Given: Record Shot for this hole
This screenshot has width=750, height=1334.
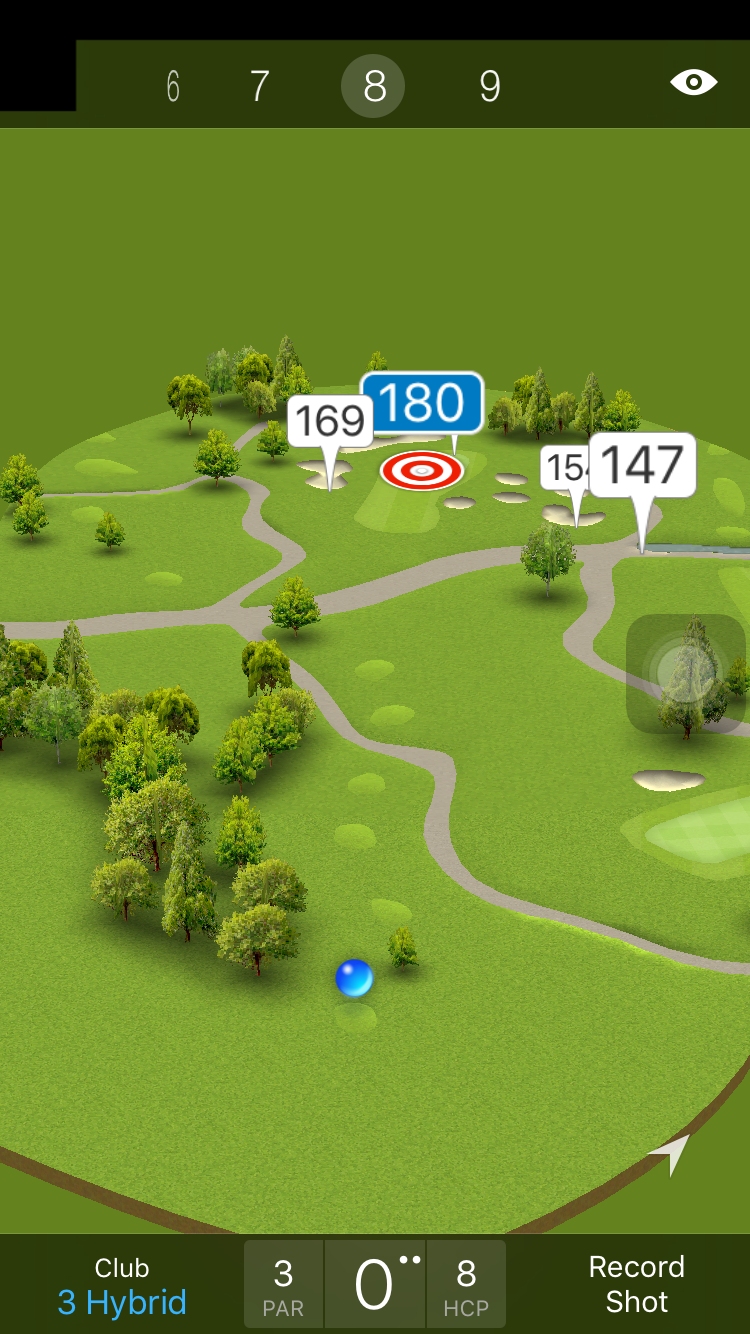Looking at the screenshot, I should 636,1284.
